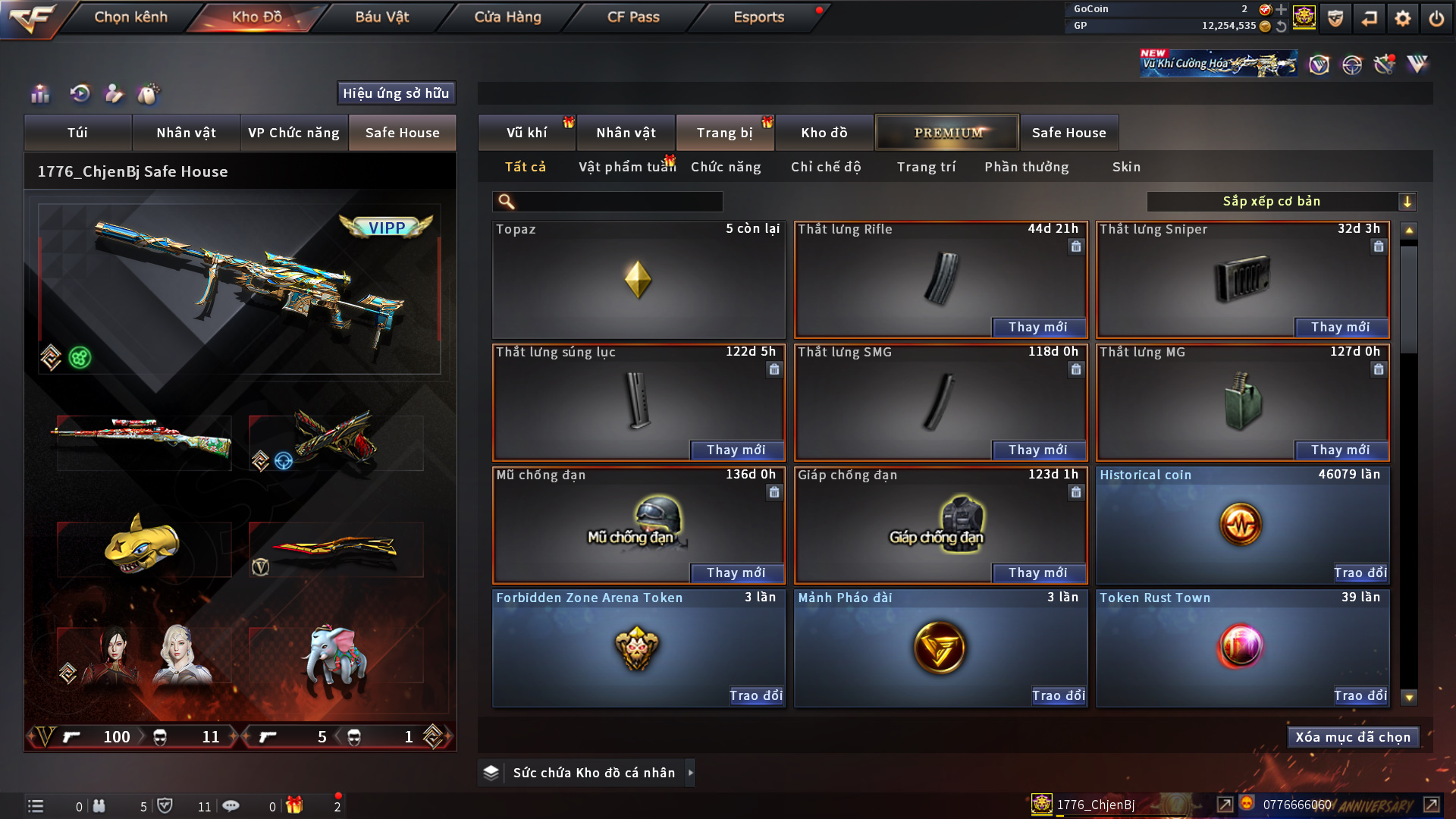Open the gear settings icon
Image resolution: width=1456 pixels, height=819 pixels.
click(x=1403, y=18)
